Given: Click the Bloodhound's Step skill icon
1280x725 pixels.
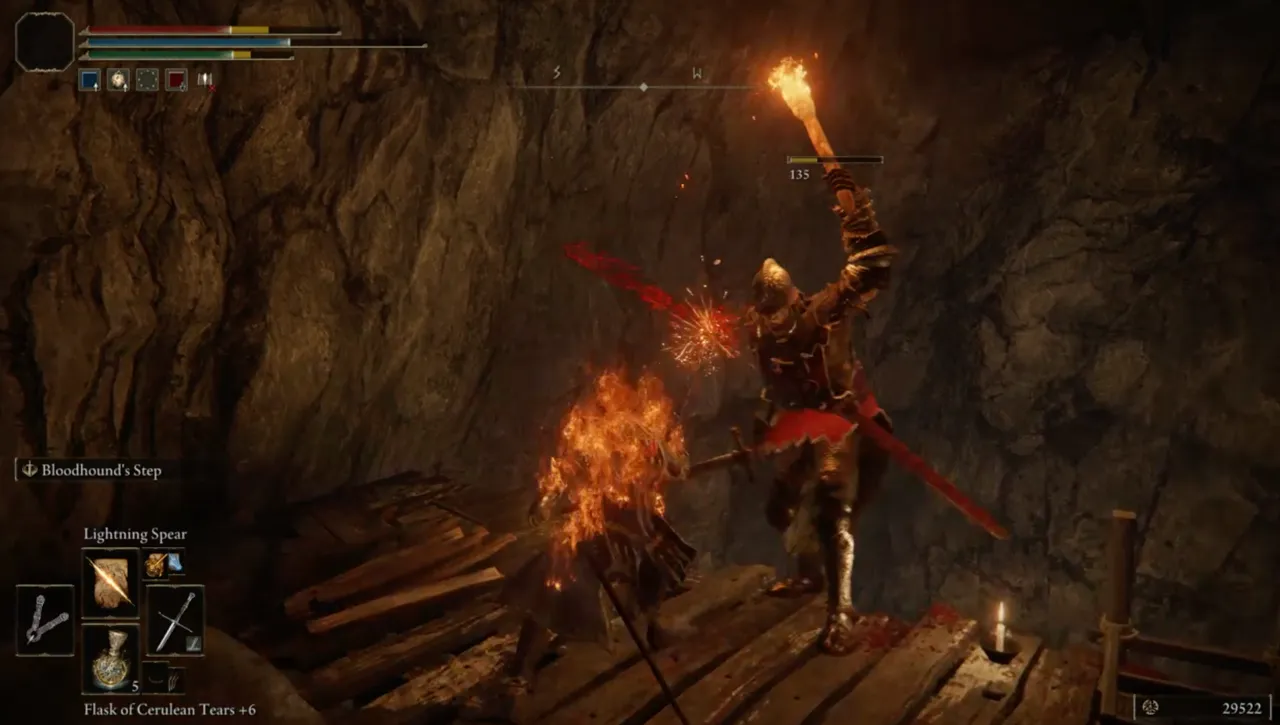Looking at the screenshot, I should pos(28,469).
